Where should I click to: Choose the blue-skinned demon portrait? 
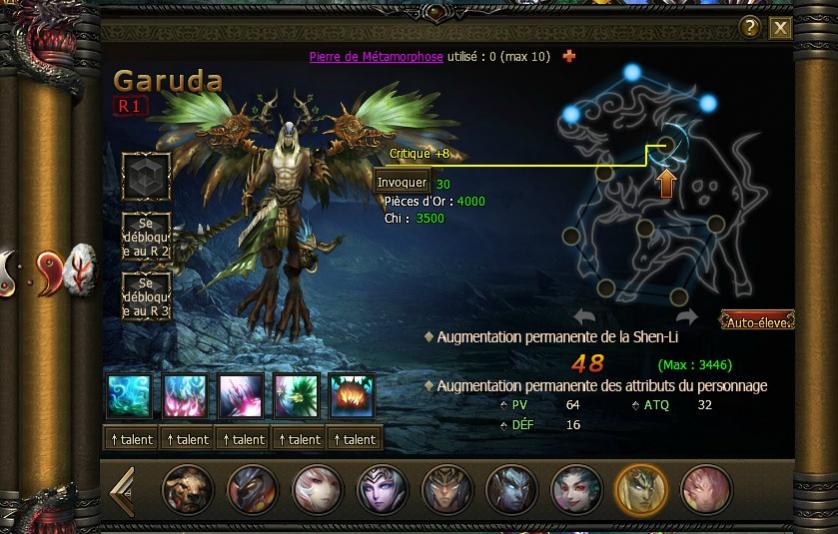click(511, 490)
